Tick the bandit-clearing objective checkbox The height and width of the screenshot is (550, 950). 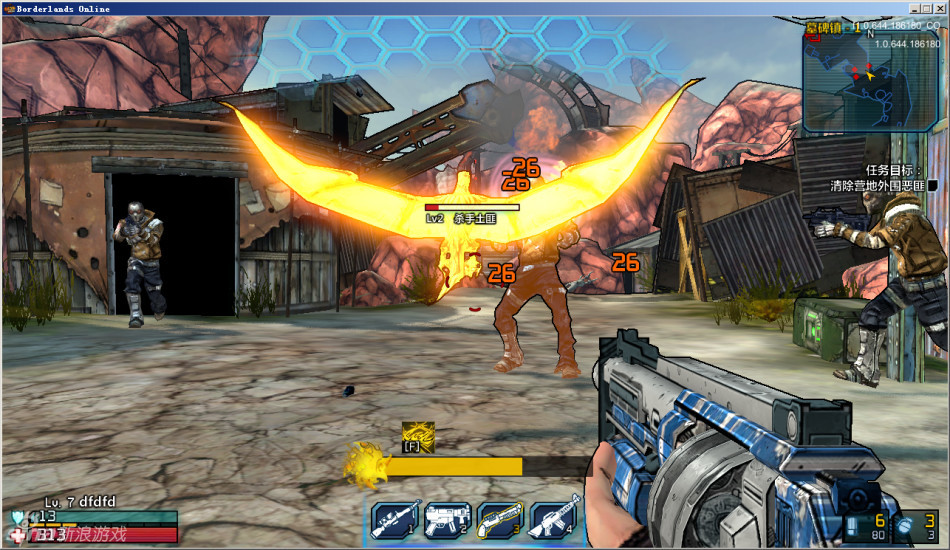pyautogui.click(x=931, y=186)
